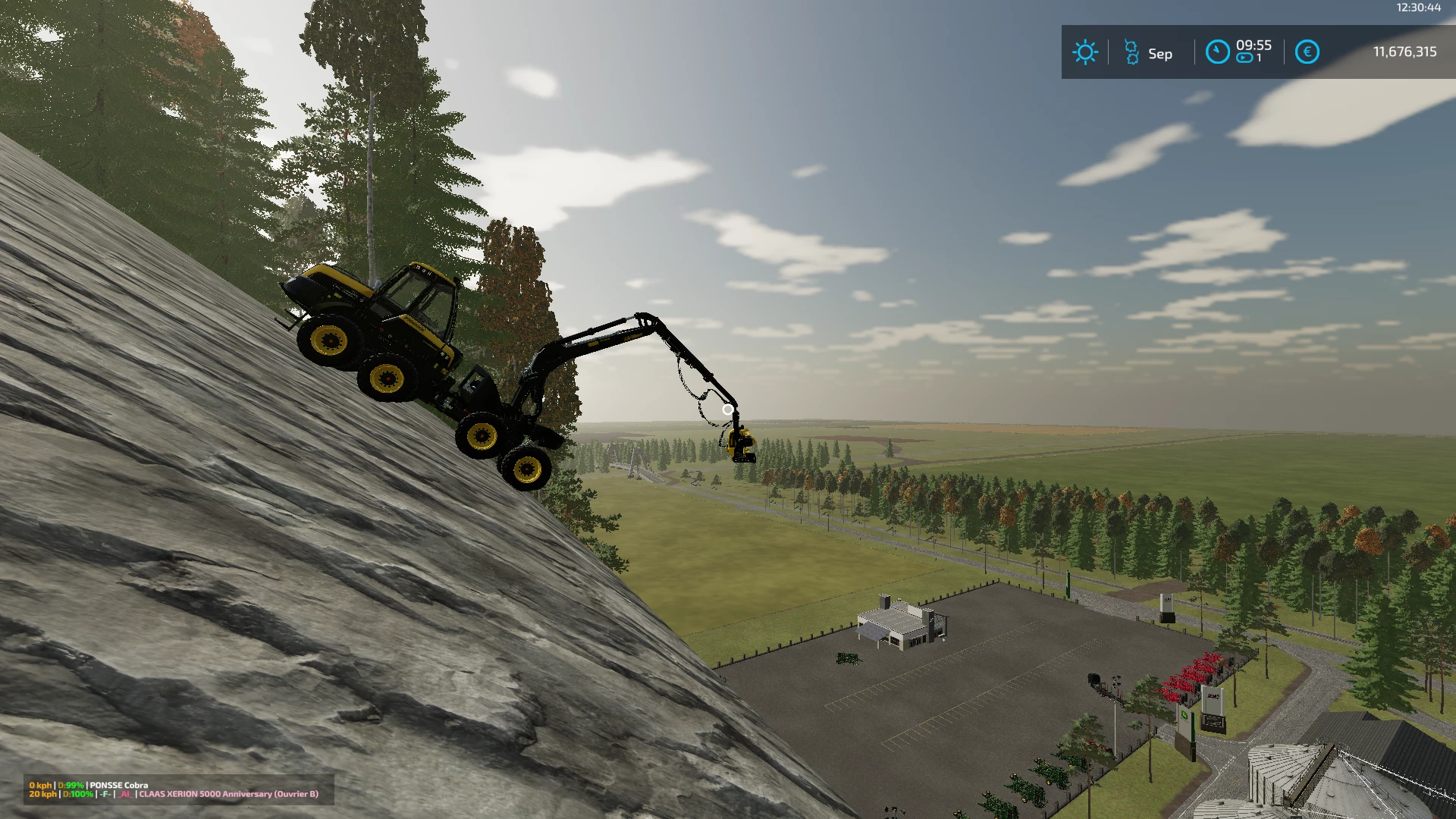The image size is (1456, 819).
Task: Select the season icon beside Sep
Action: click(1131, 52)
